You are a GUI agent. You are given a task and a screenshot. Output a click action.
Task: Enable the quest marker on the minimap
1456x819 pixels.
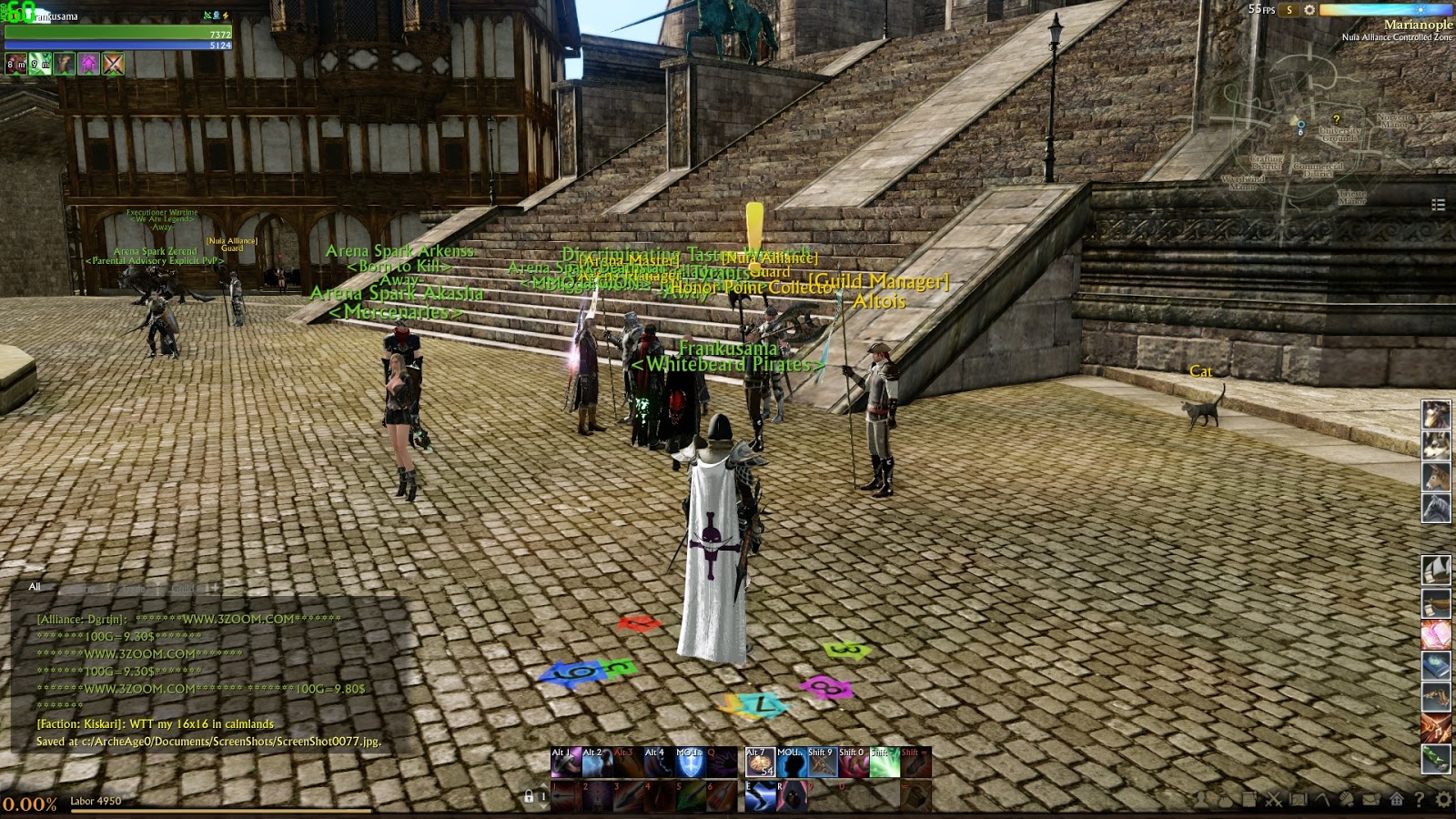pos(1337,119)
